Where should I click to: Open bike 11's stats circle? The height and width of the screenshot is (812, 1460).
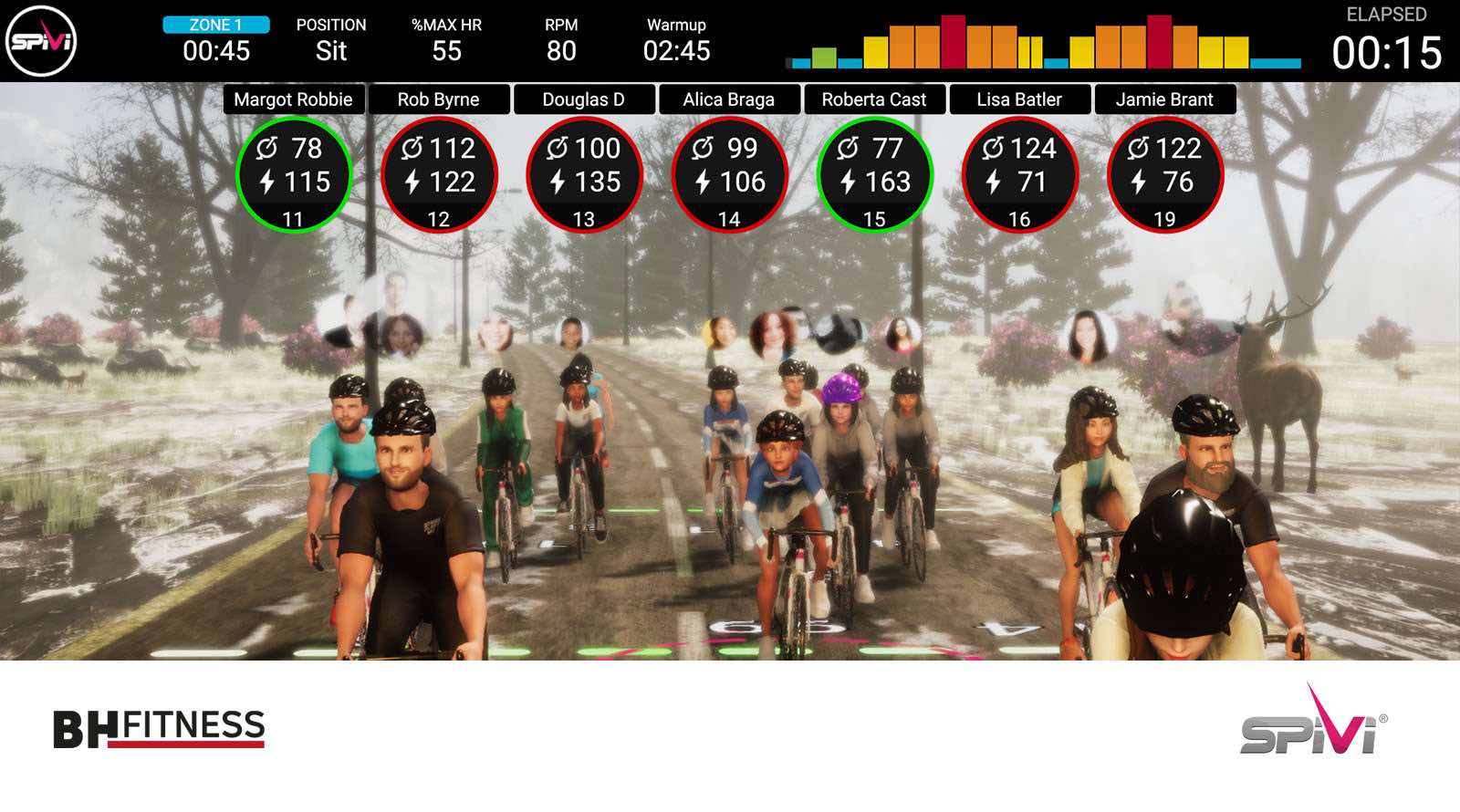tap(293, 175)
